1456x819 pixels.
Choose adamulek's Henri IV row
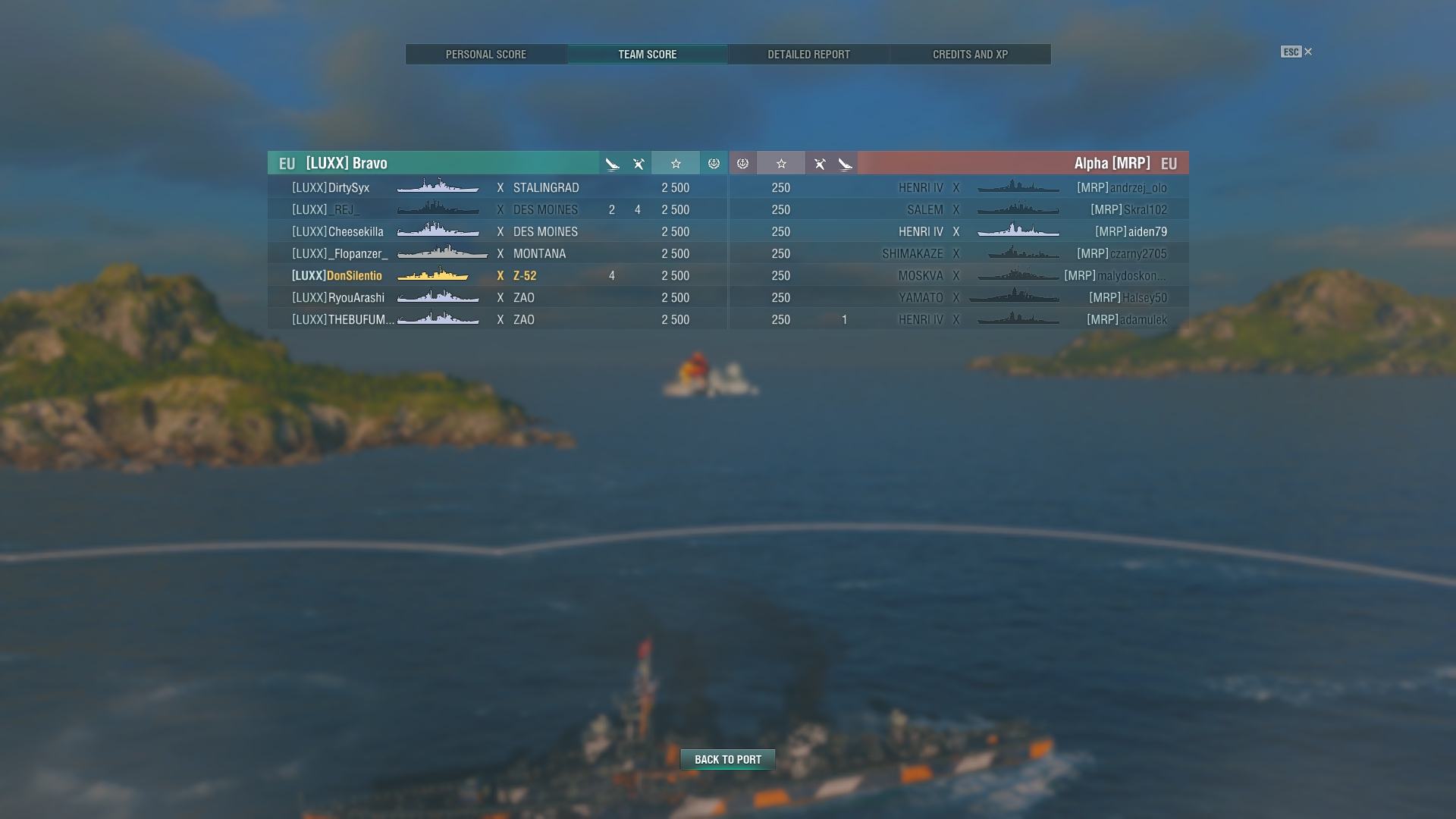coord(959,320)
